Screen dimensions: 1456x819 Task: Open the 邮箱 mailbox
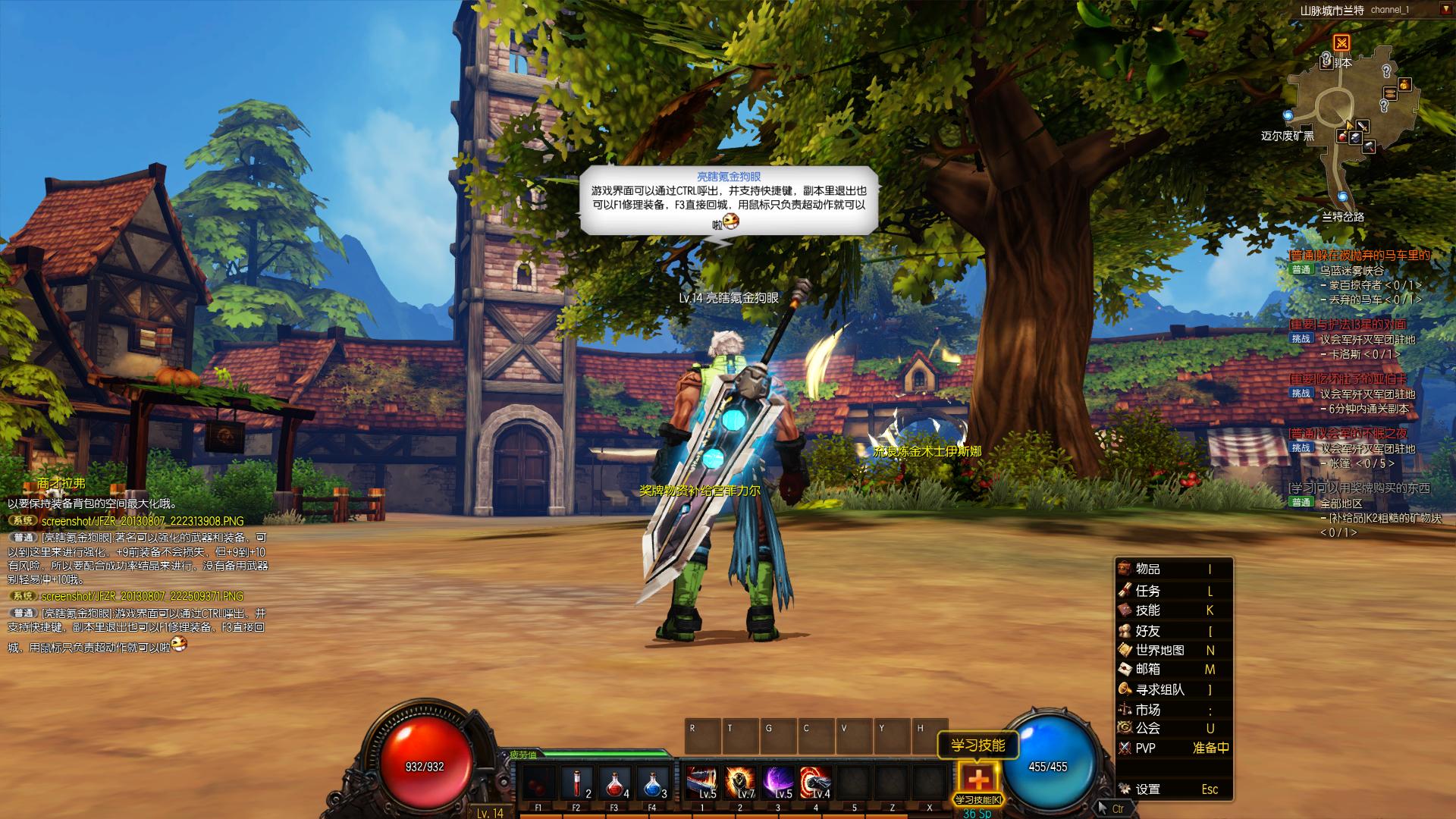pyautogui.click(x=1147, y=670)
